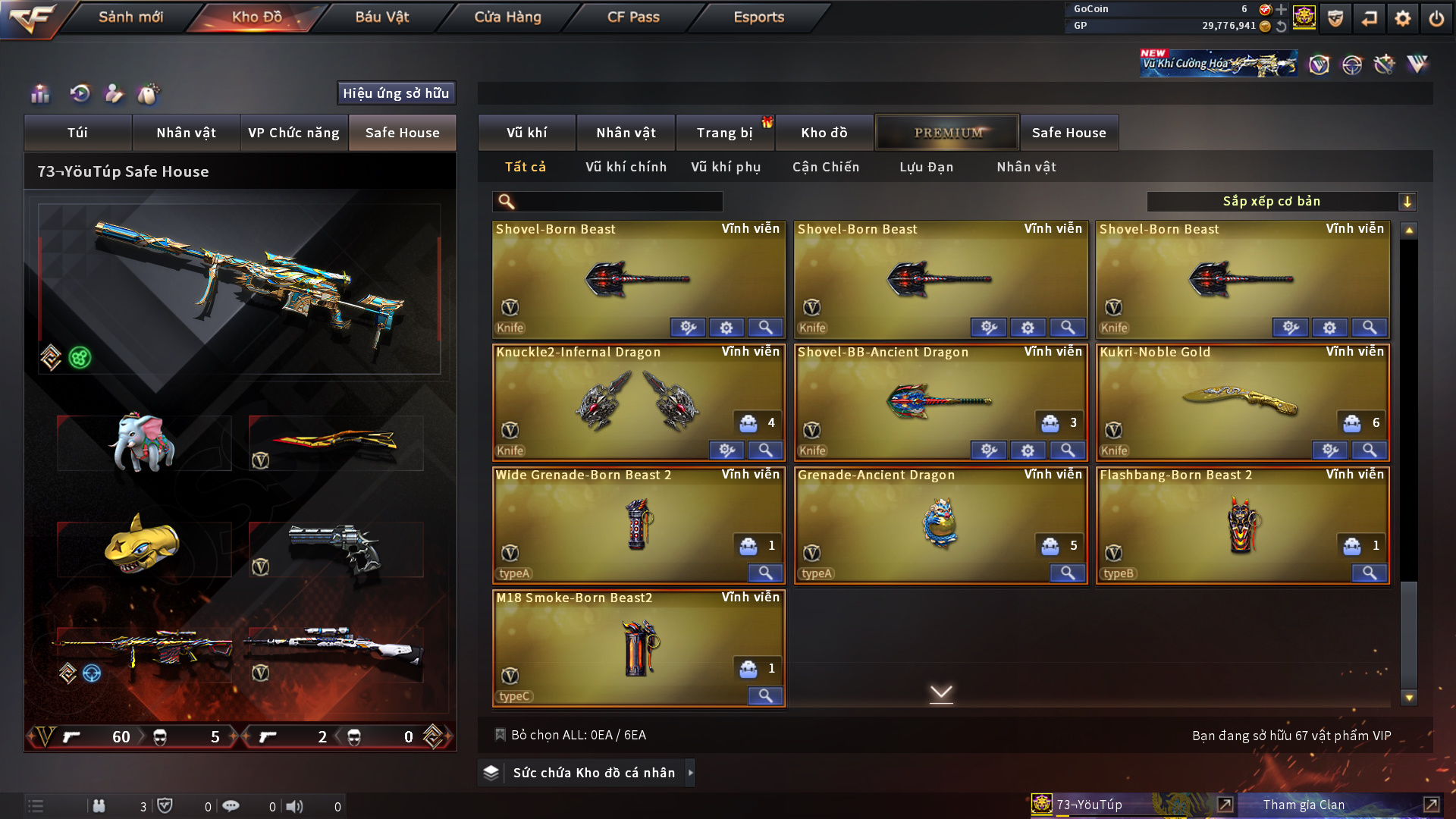Open the Sắp xếp cơ bản dropdown
This screenshot has height=819, width=1456.
tap(1281, 202)
